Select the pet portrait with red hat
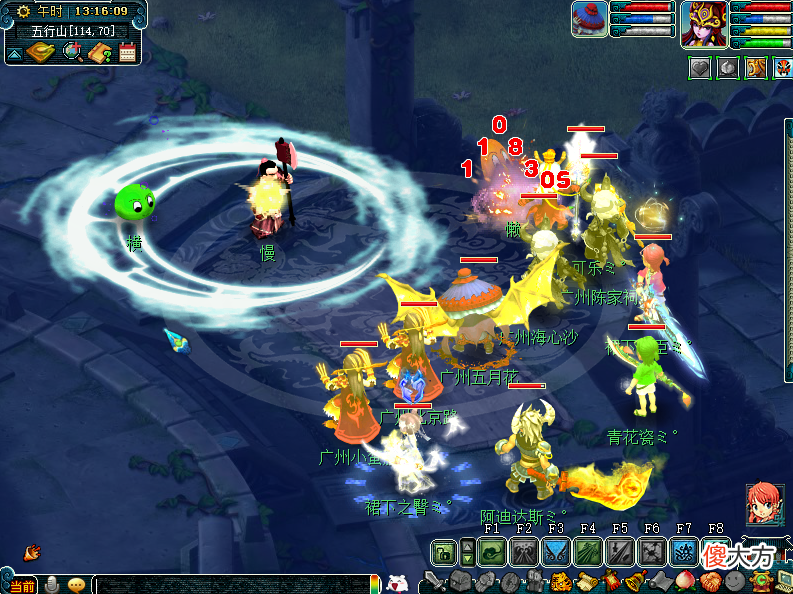This screenshot has height=594, width=793. click(590, 20)
